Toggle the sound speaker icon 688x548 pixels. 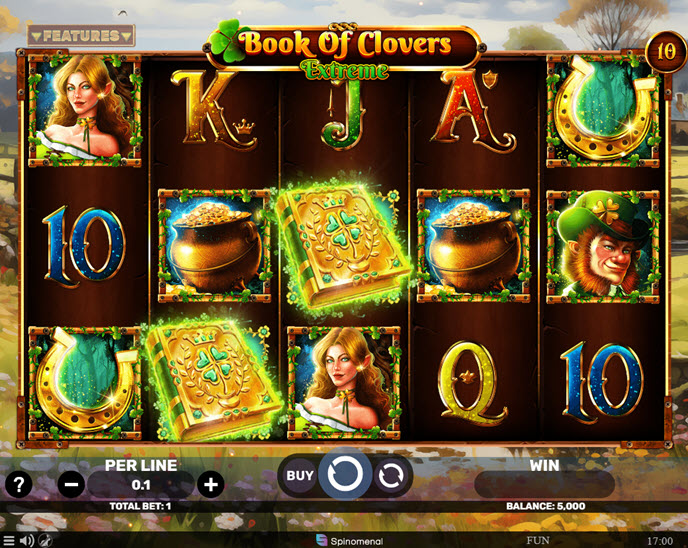point(27,540)
